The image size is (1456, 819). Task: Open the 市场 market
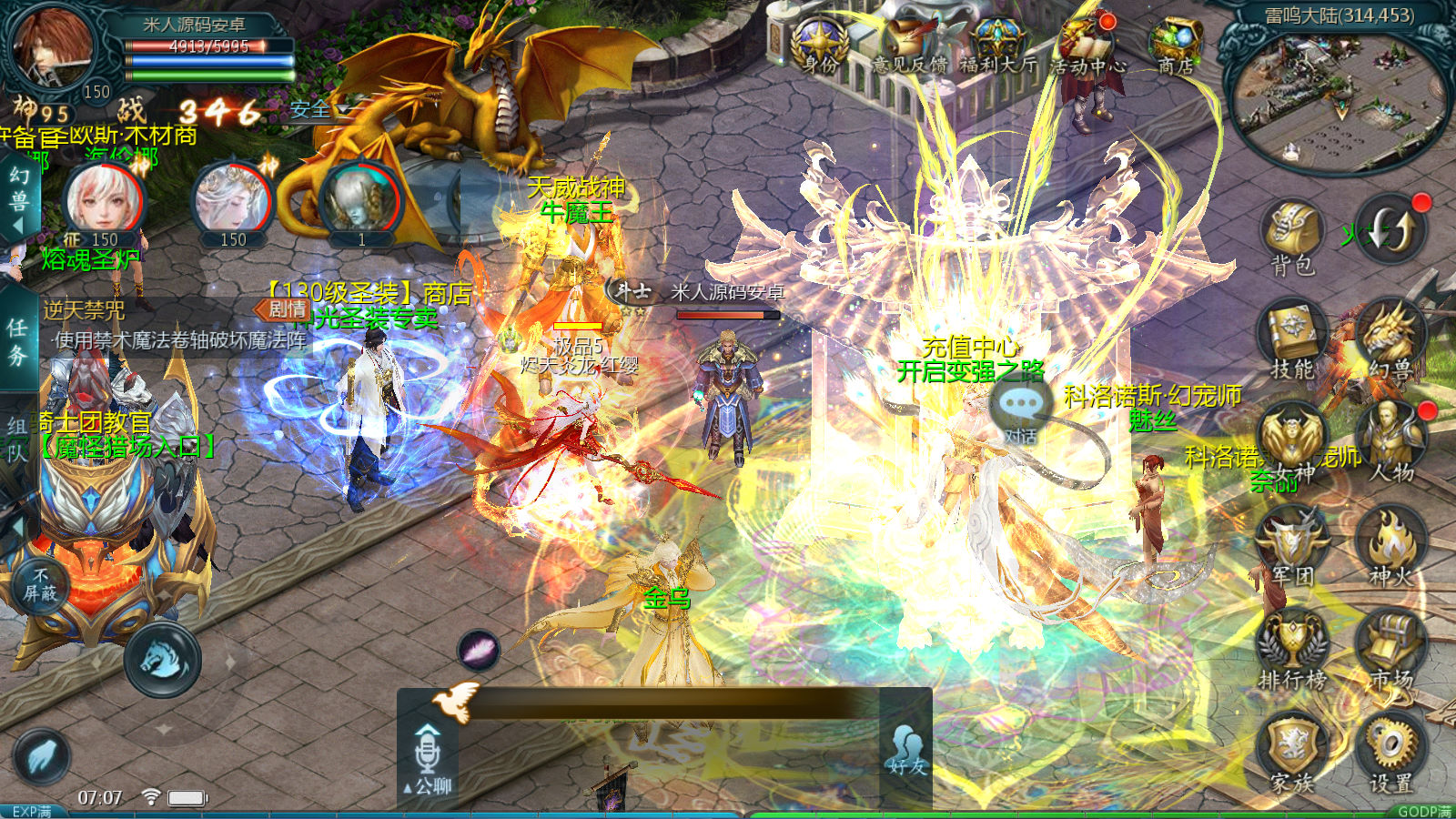pos(1390,648)
